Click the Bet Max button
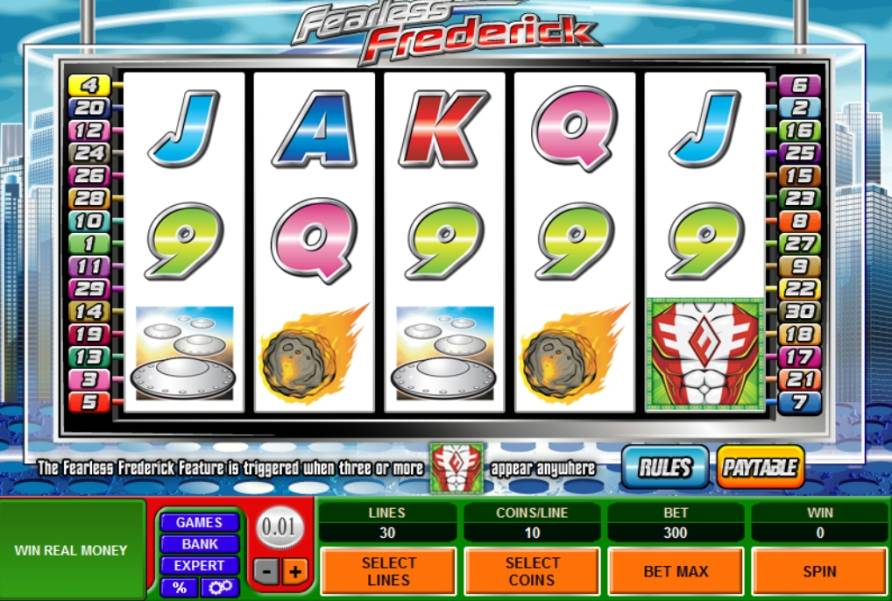 point(675,571)
